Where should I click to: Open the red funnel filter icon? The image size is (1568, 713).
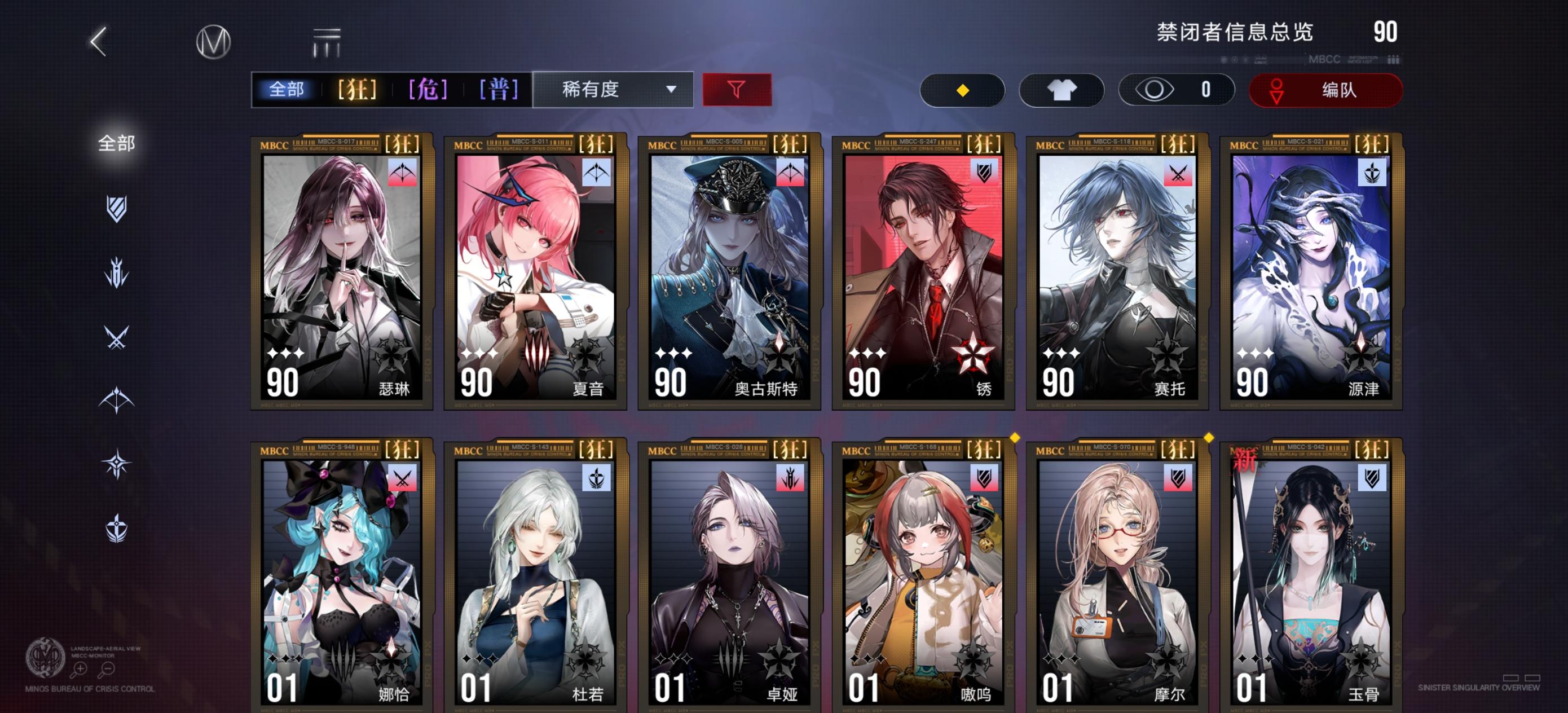click(737, 90)
